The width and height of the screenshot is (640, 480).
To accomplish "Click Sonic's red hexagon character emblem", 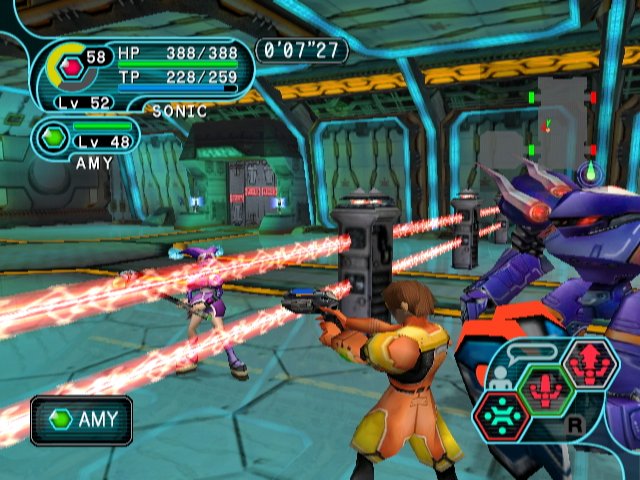I will (70, 67).
